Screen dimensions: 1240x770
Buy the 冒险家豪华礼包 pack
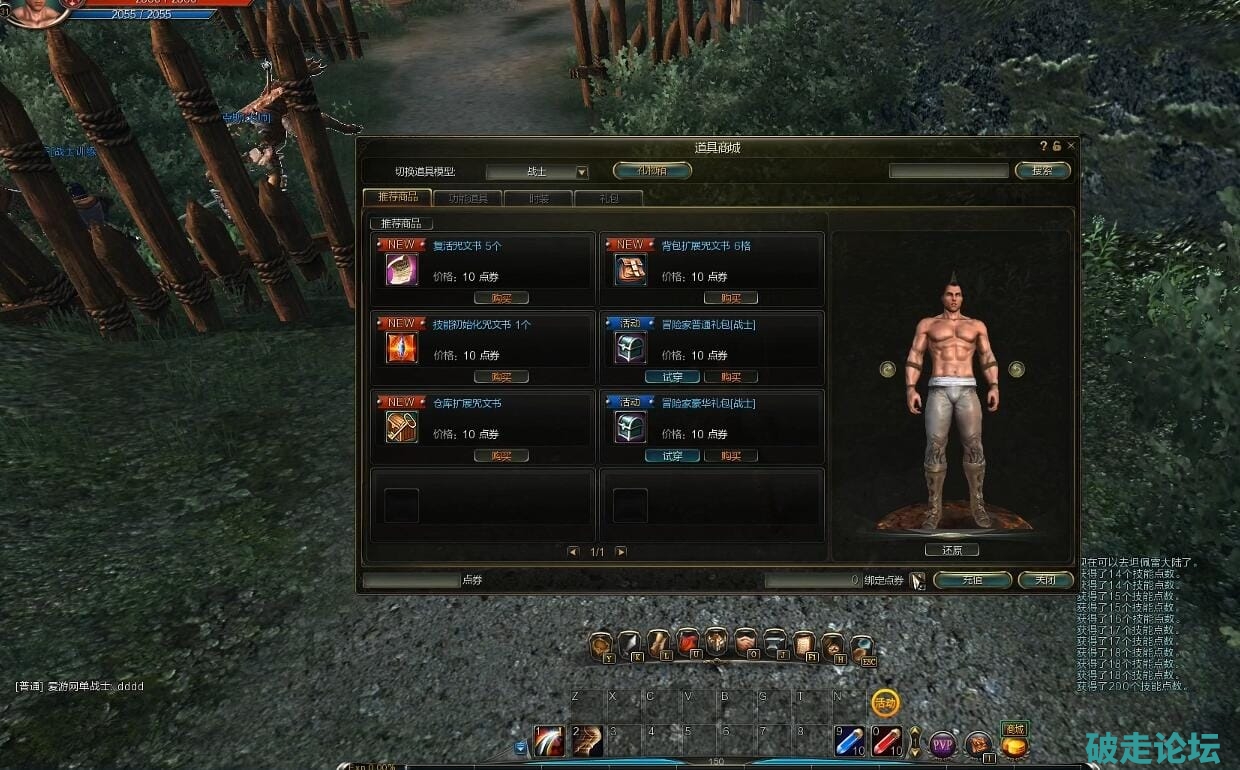click(x=730, y=456)
